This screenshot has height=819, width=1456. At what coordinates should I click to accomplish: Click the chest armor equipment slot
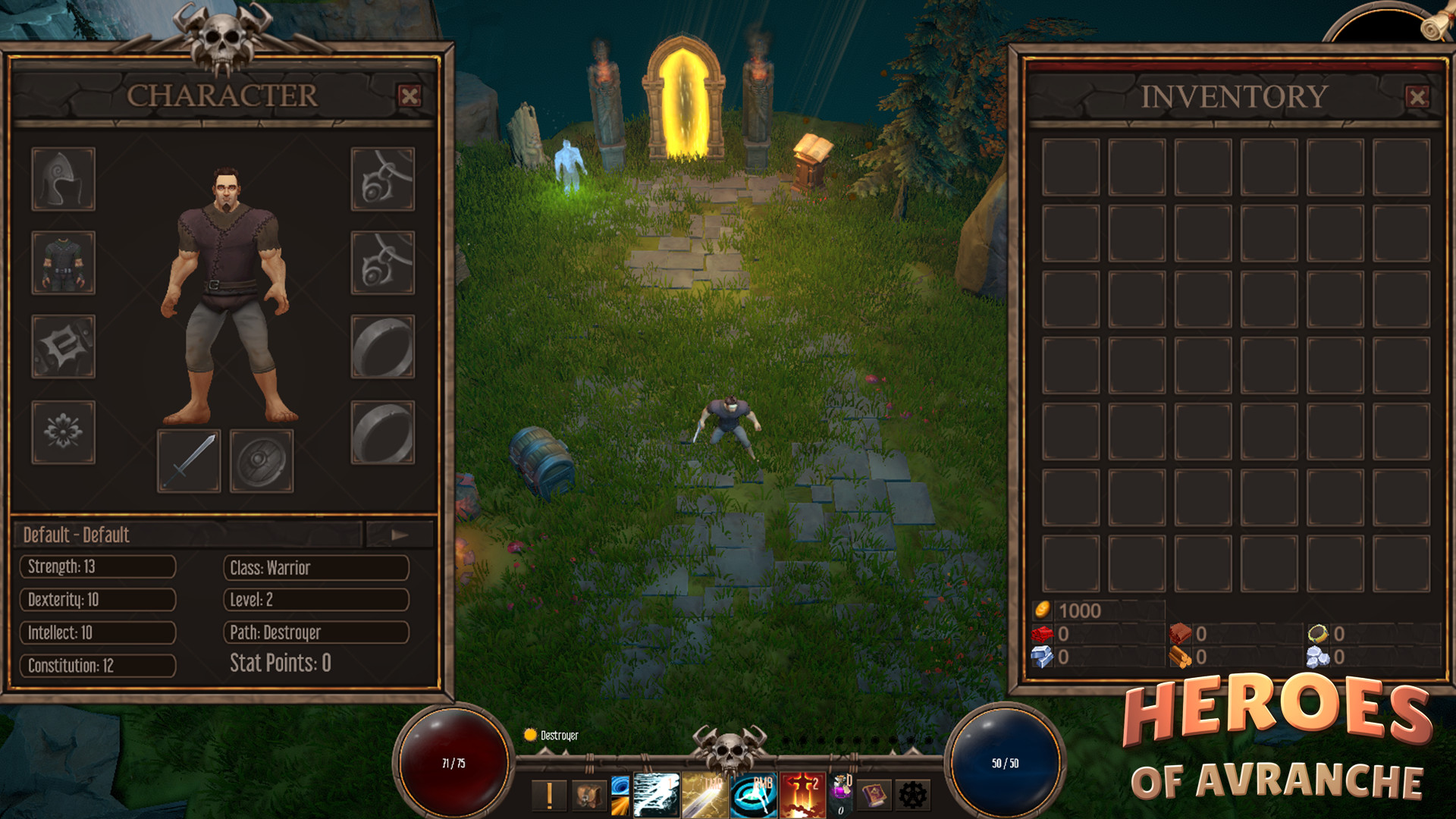point(63,264)
